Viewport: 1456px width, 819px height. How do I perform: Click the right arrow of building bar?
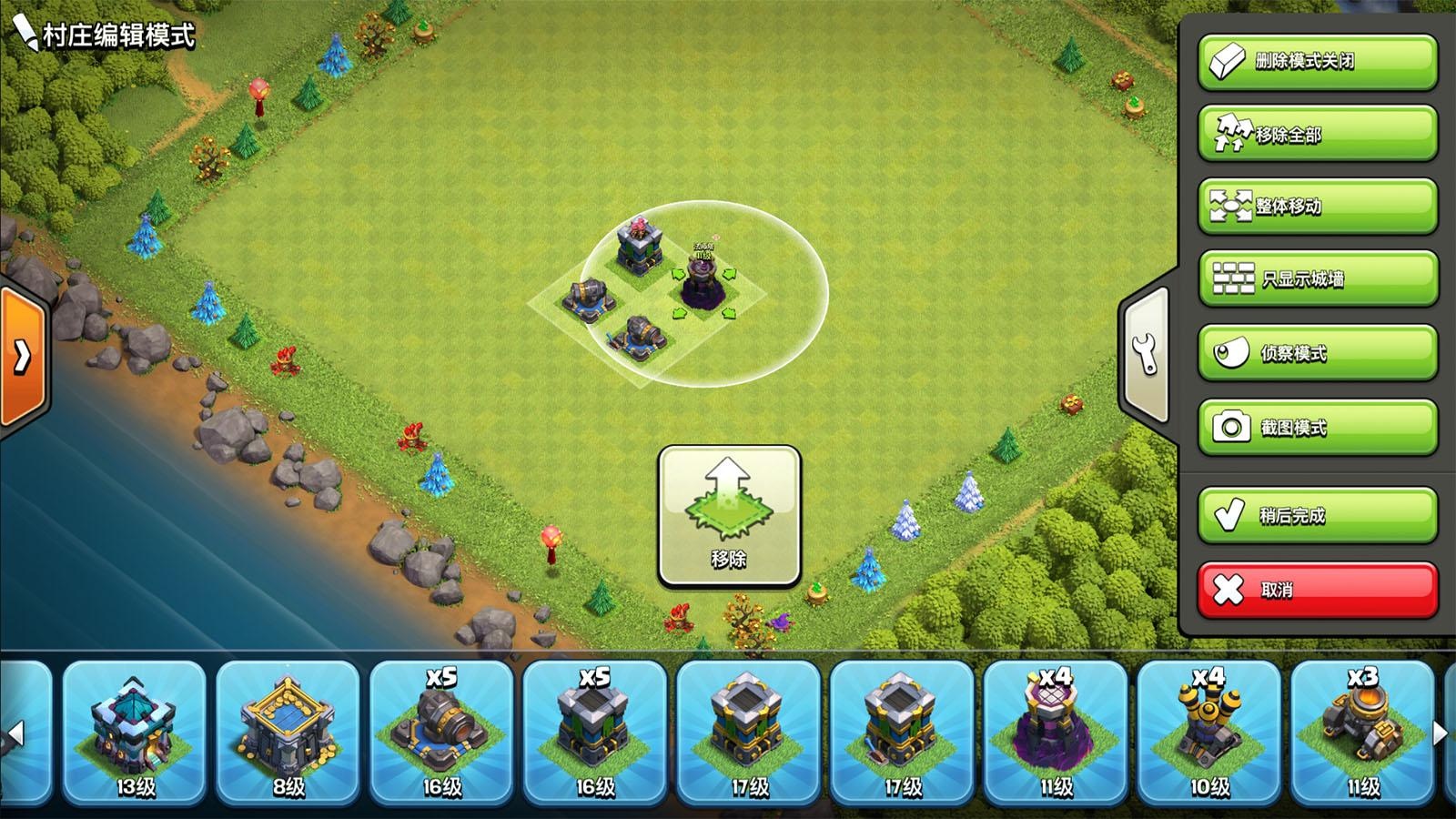point(1440,733)
